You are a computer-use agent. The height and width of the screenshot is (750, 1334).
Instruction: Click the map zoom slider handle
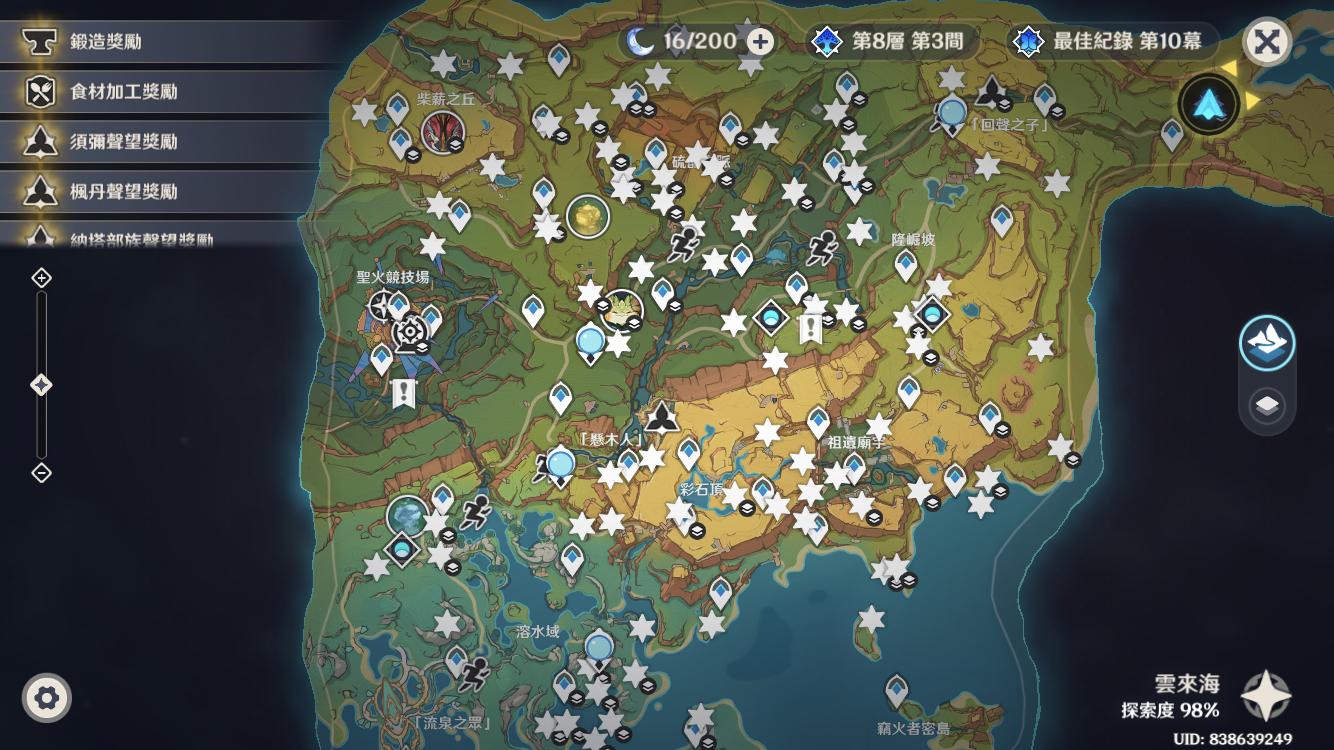[41, 385]
